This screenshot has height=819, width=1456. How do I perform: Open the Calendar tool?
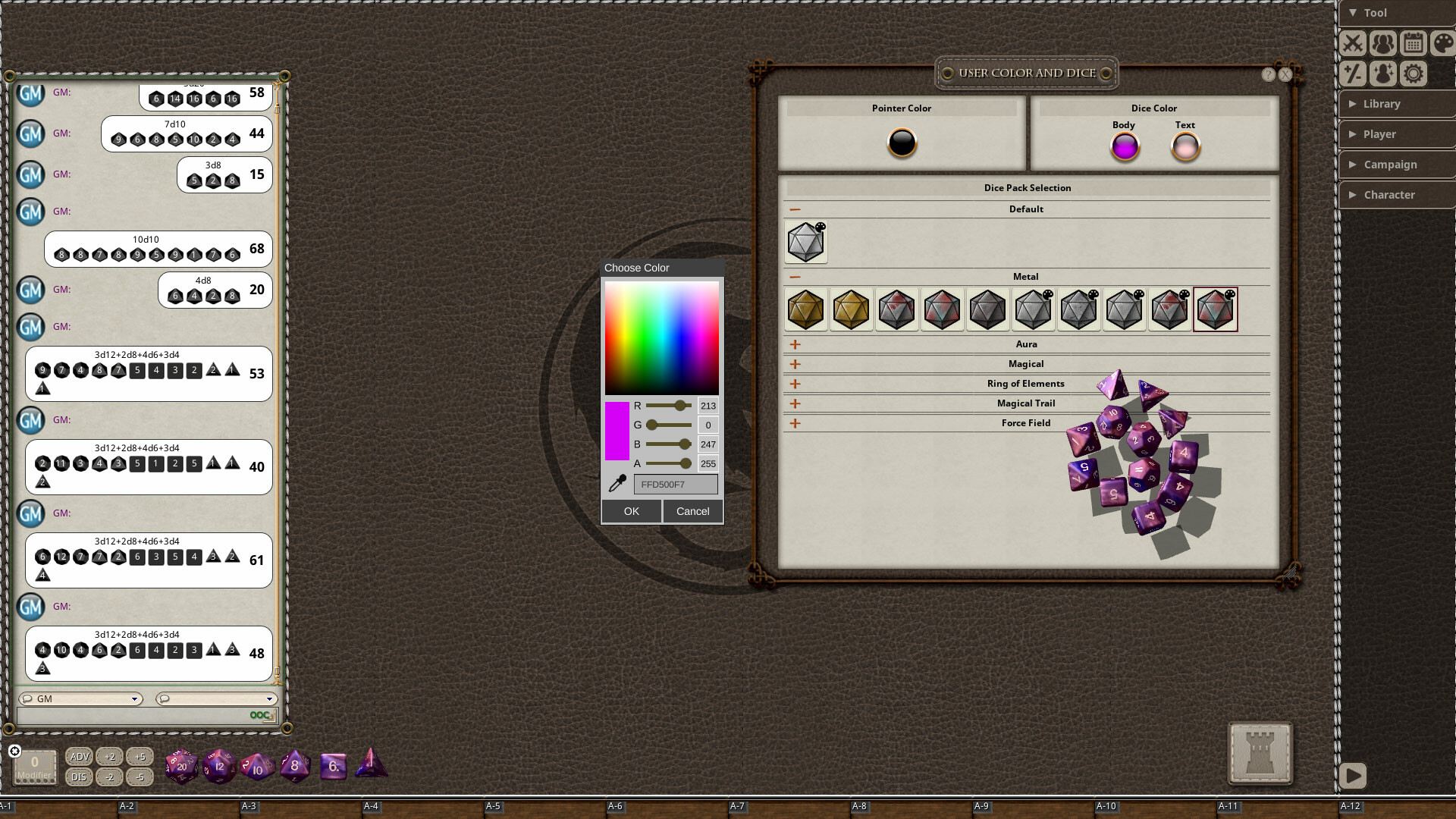(1412, 43)
